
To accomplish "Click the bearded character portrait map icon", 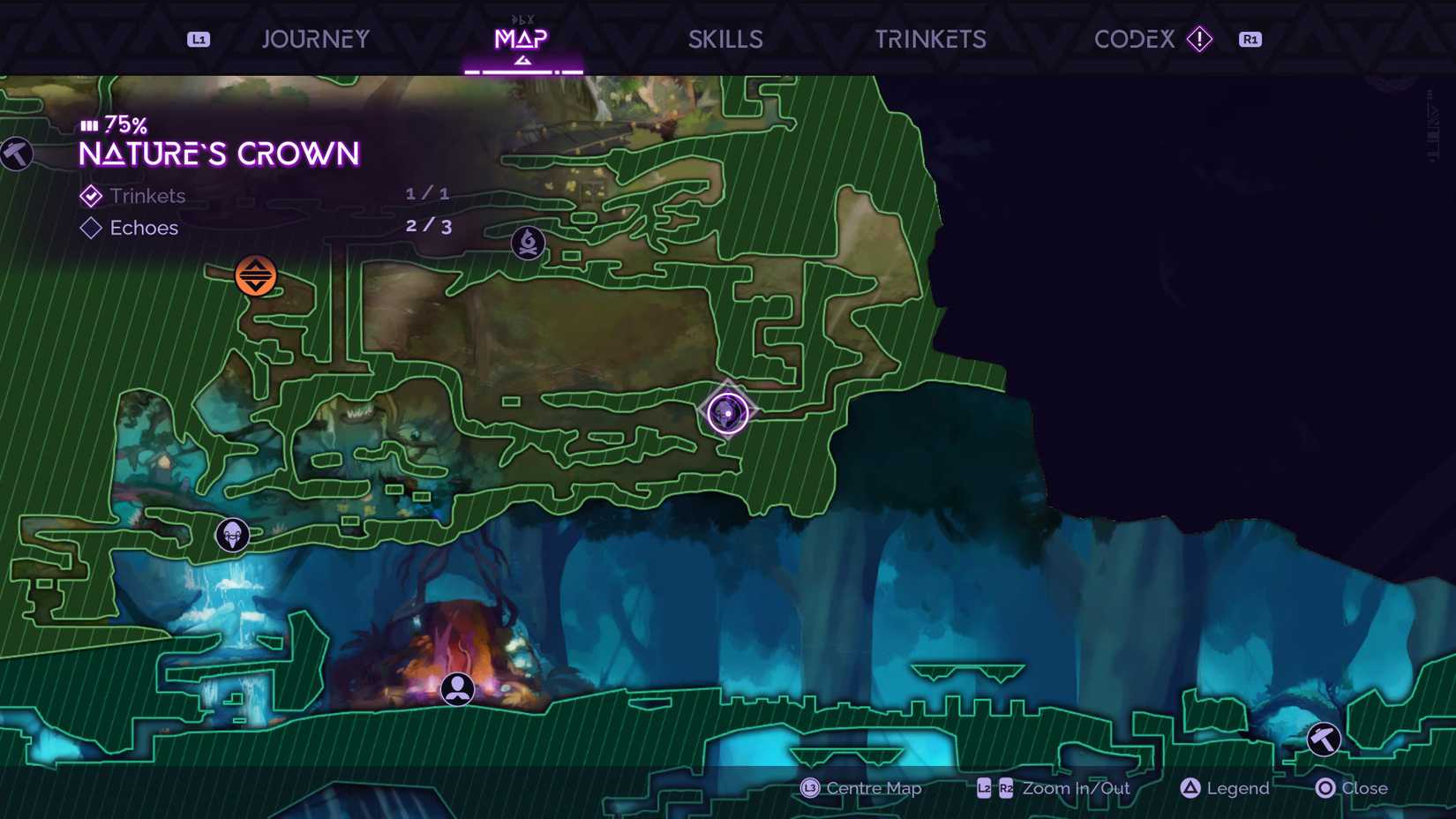I will click(x=232, y=533).
